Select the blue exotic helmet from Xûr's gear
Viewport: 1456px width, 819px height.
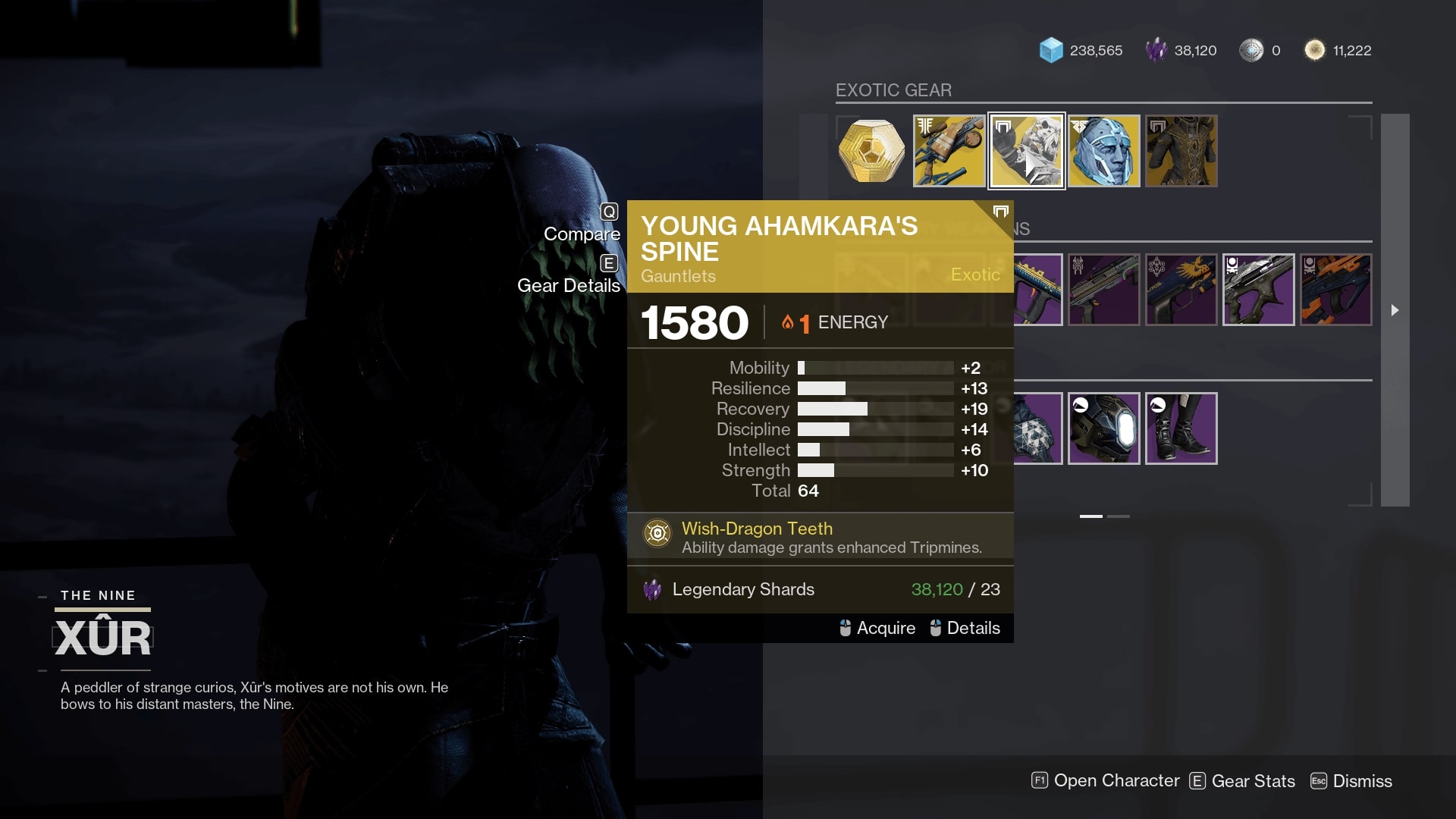point(1105,151)
